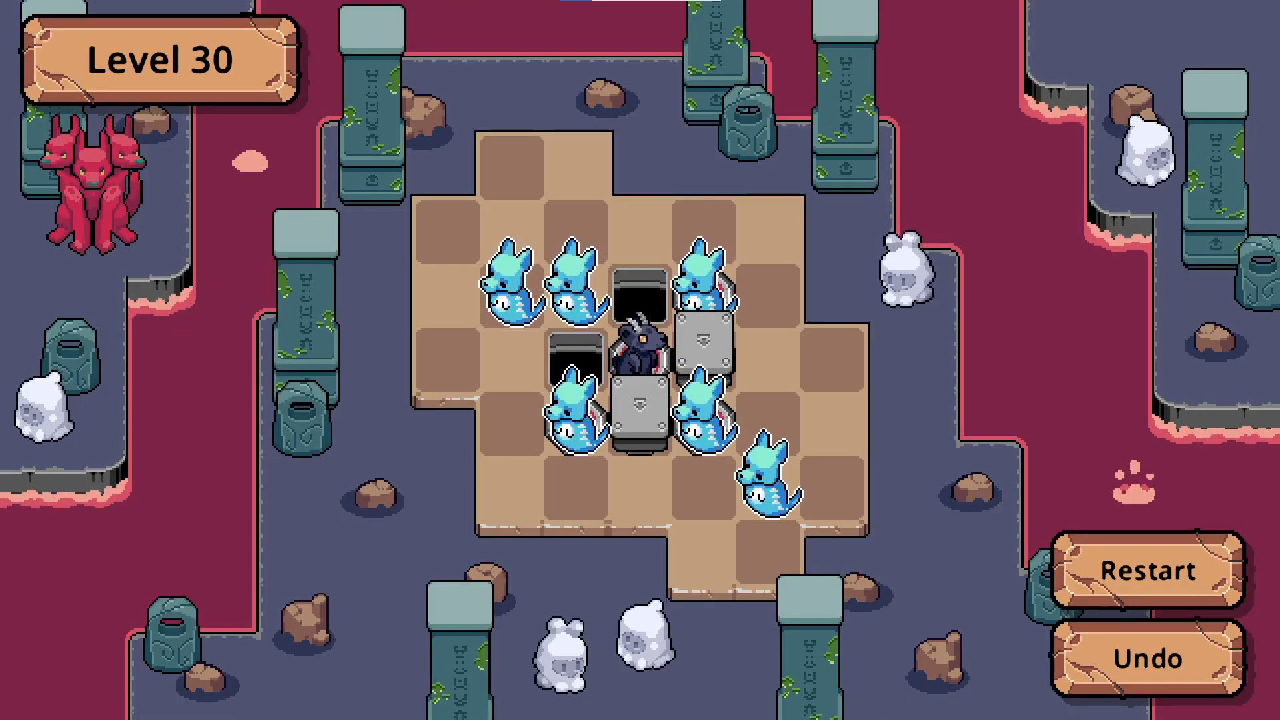
Task: Select the mossy green pillar on the left
Action: (305, 300)
